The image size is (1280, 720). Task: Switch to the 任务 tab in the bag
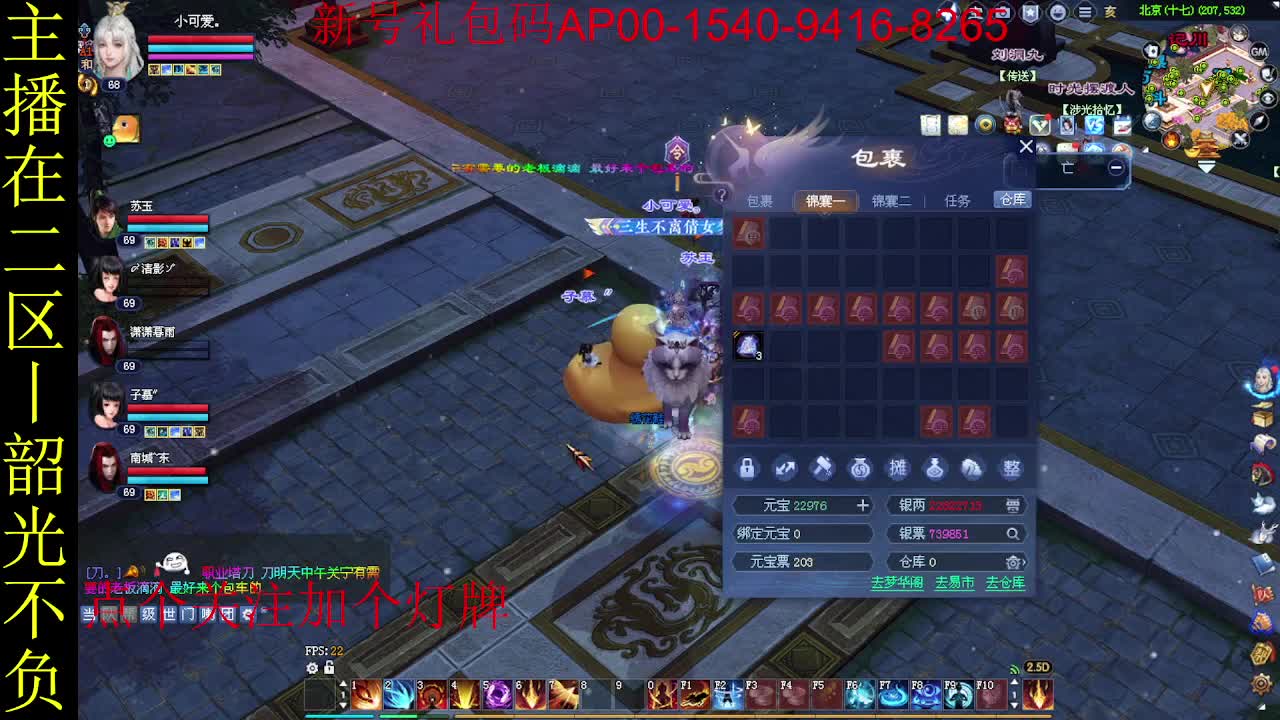(x=957, y=200)
